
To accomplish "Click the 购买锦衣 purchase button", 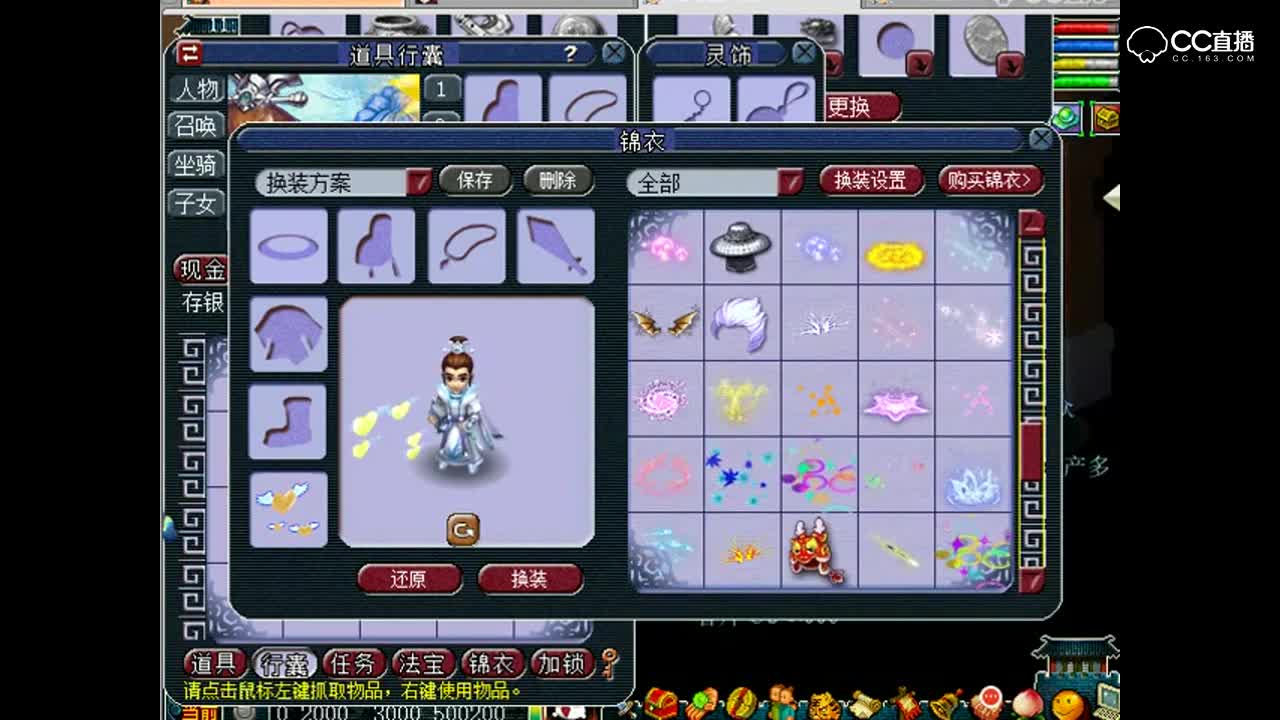I will [x=988, y=180].
